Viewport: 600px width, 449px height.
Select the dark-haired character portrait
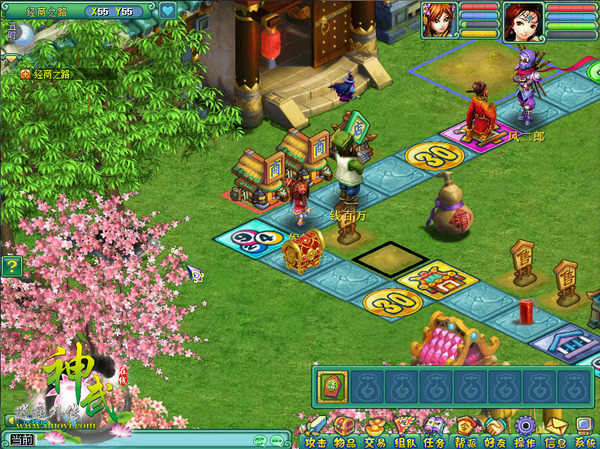click(522, 19)
